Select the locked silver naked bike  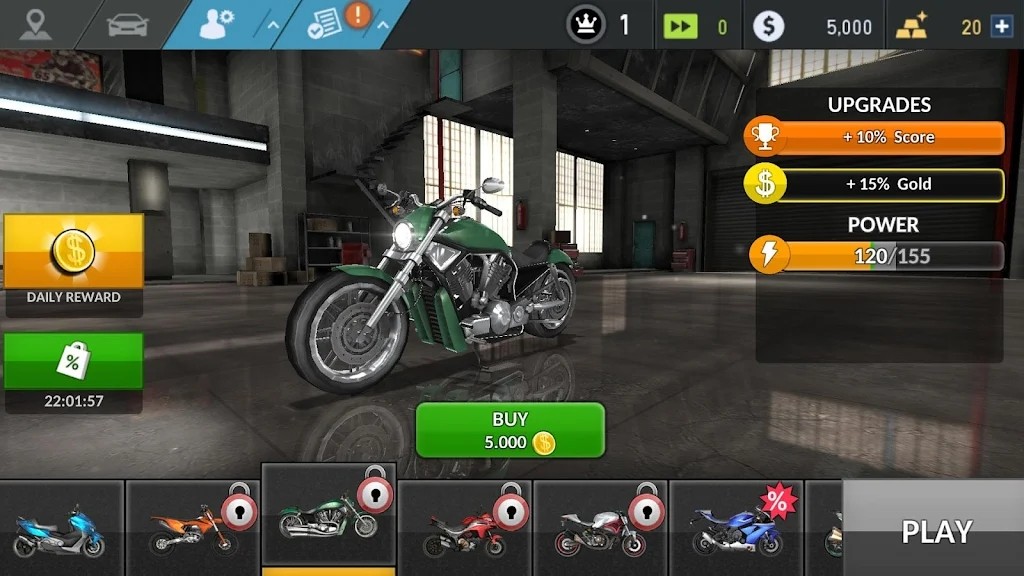point(600,530)
